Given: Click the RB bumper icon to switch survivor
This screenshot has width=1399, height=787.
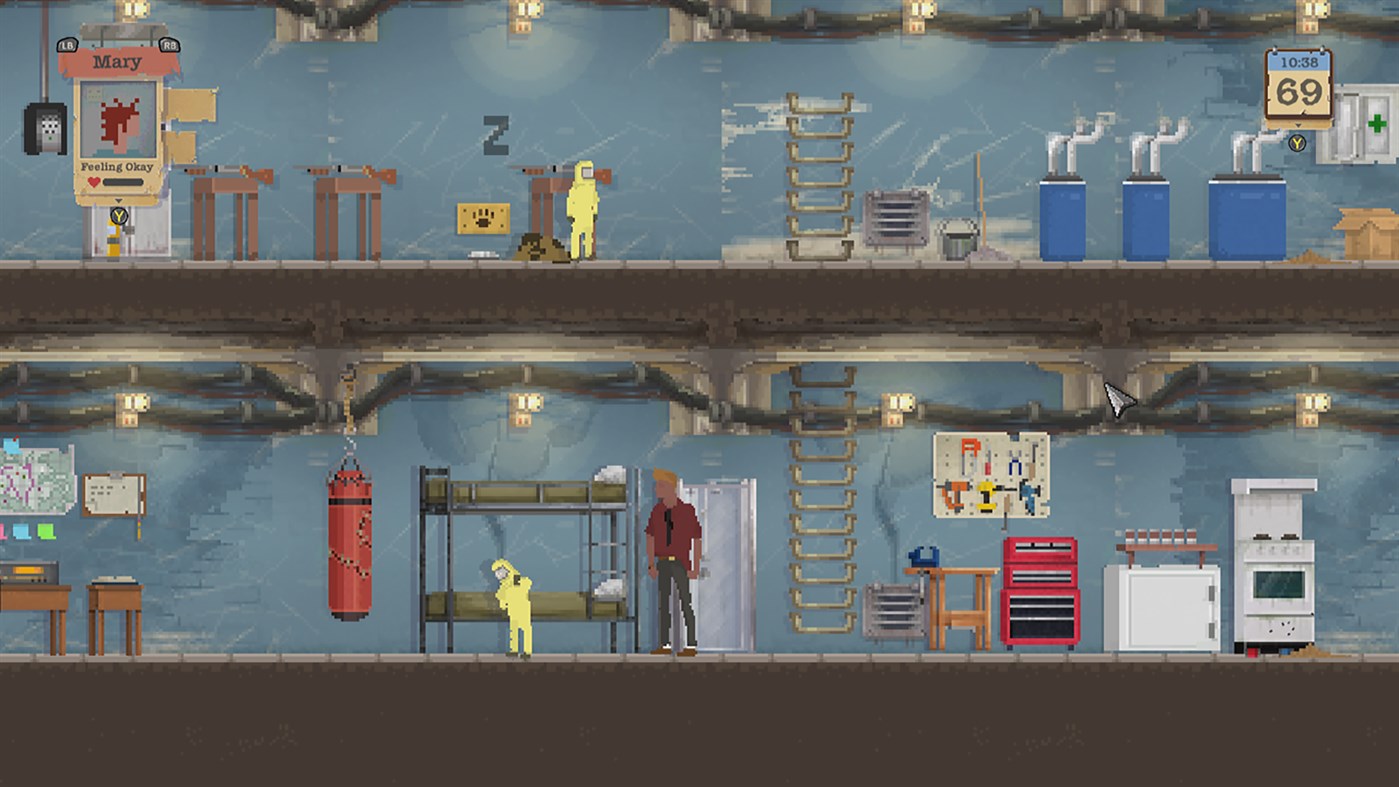Looking at the screenshot, I should coord(169,46).
